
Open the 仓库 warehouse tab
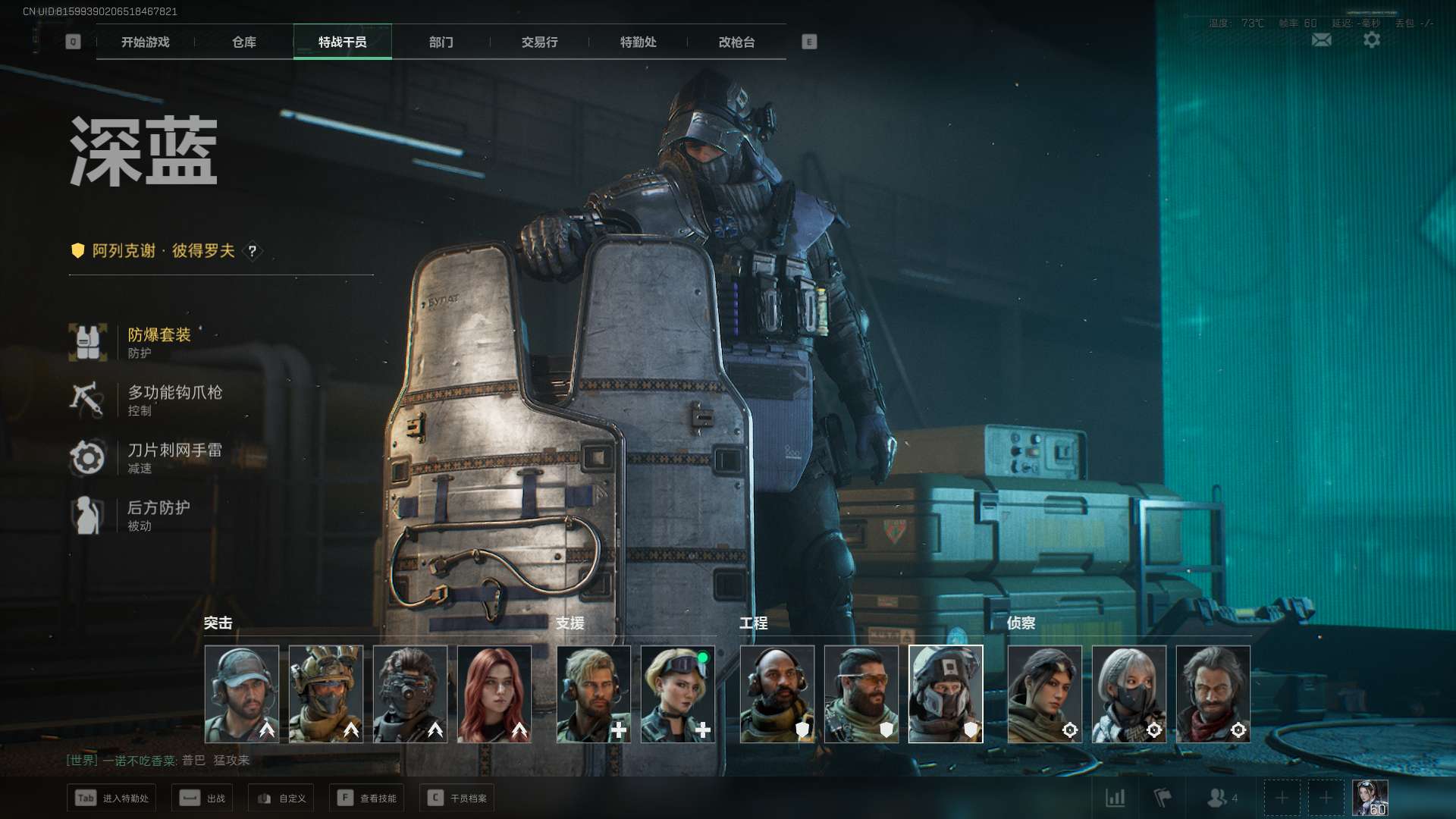(x=244, y=42)
